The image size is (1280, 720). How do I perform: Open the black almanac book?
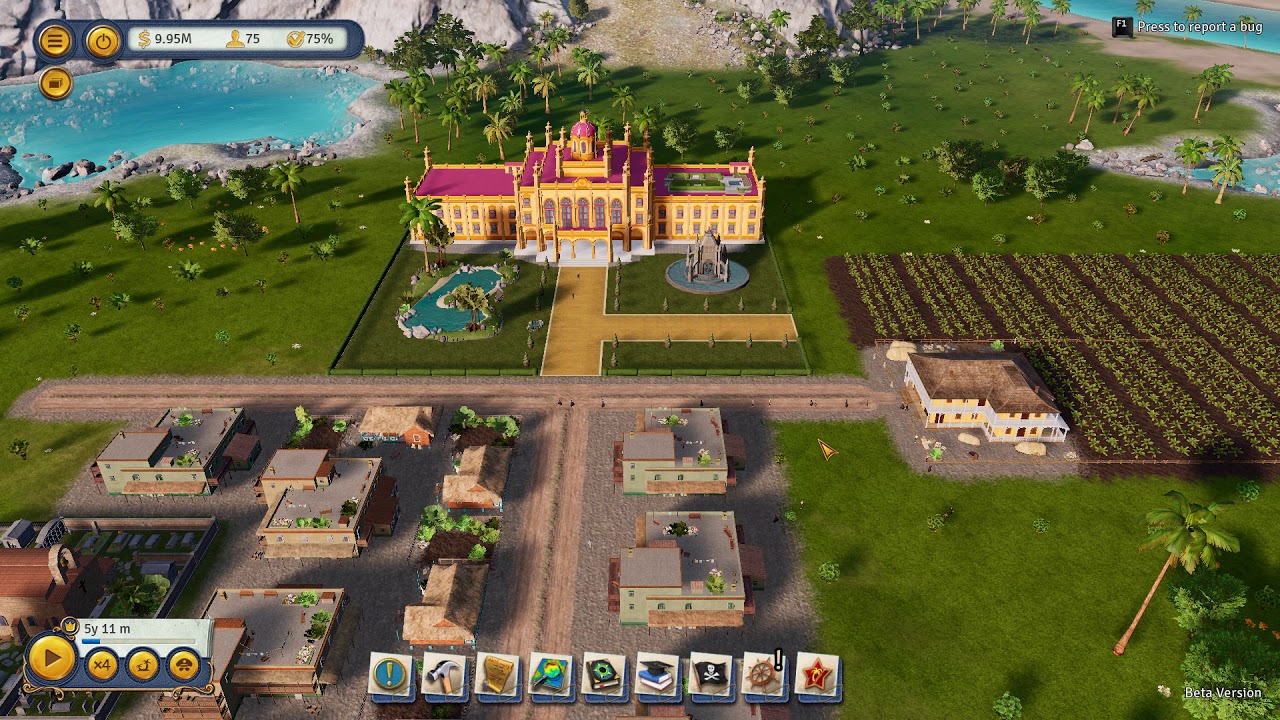pyautogui.click(x=603, y=676)
